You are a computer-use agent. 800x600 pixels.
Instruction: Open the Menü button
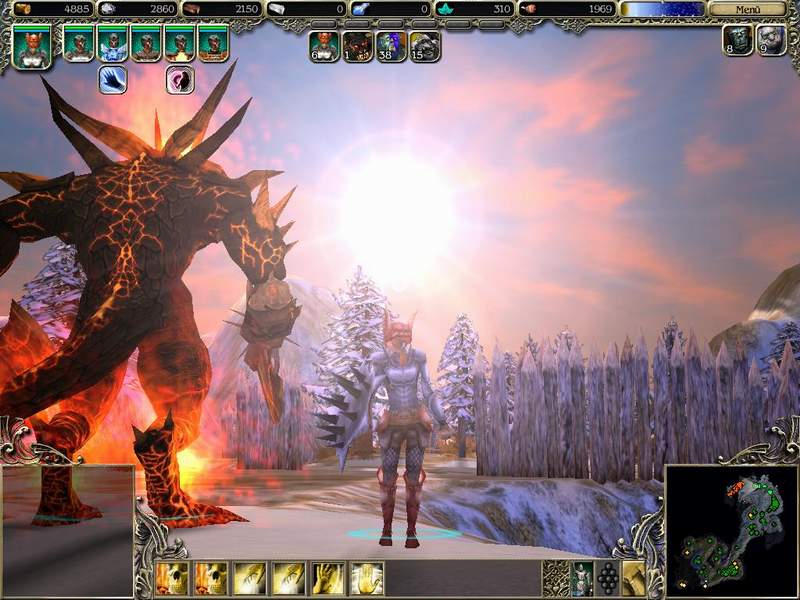[x=746, y=9]
